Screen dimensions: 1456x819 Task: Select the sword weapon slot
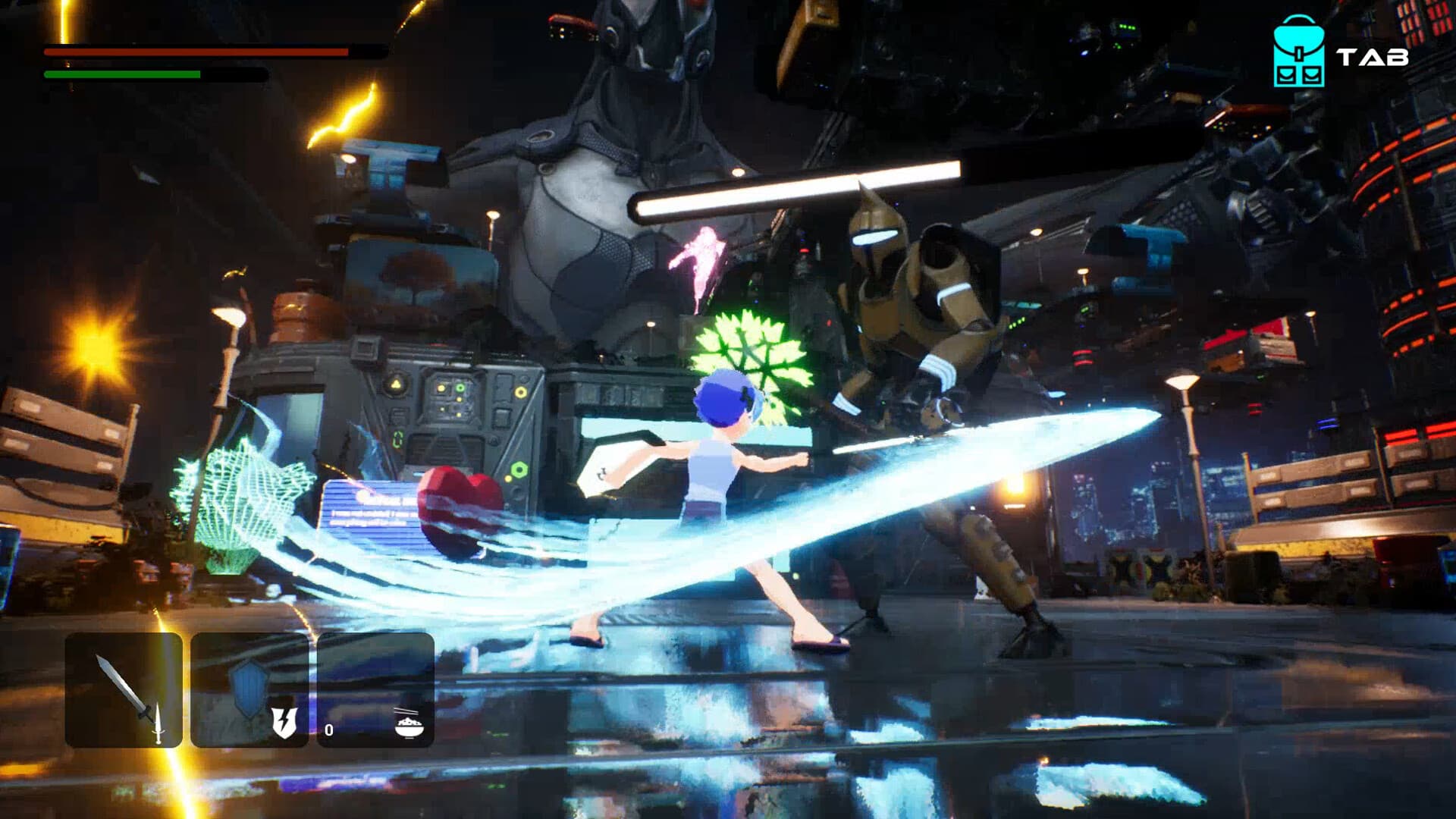click(x=124, y=689)
